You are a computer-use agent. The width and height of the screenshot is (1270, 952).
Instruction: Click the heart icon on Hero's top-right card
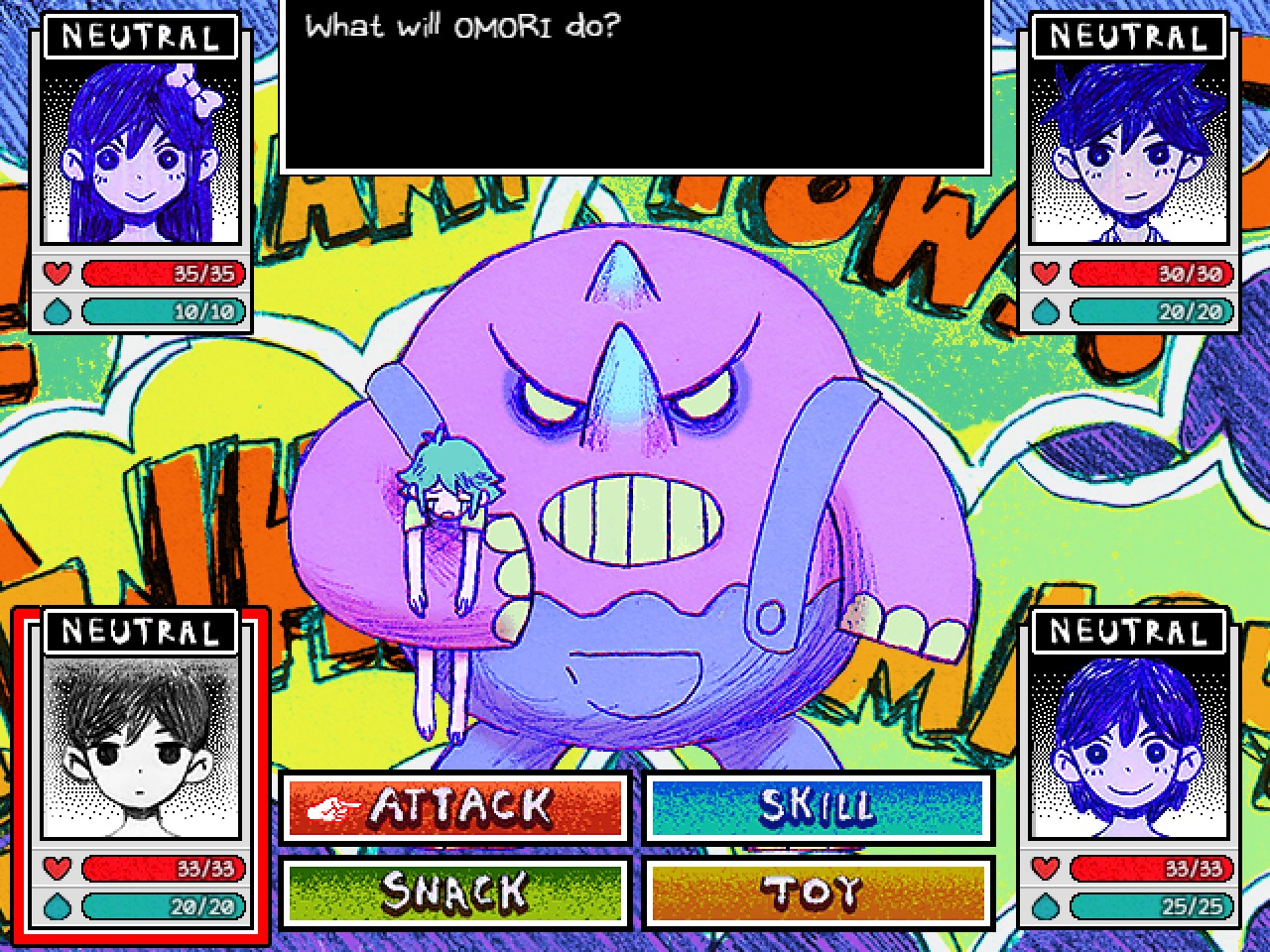[1045, 275]
